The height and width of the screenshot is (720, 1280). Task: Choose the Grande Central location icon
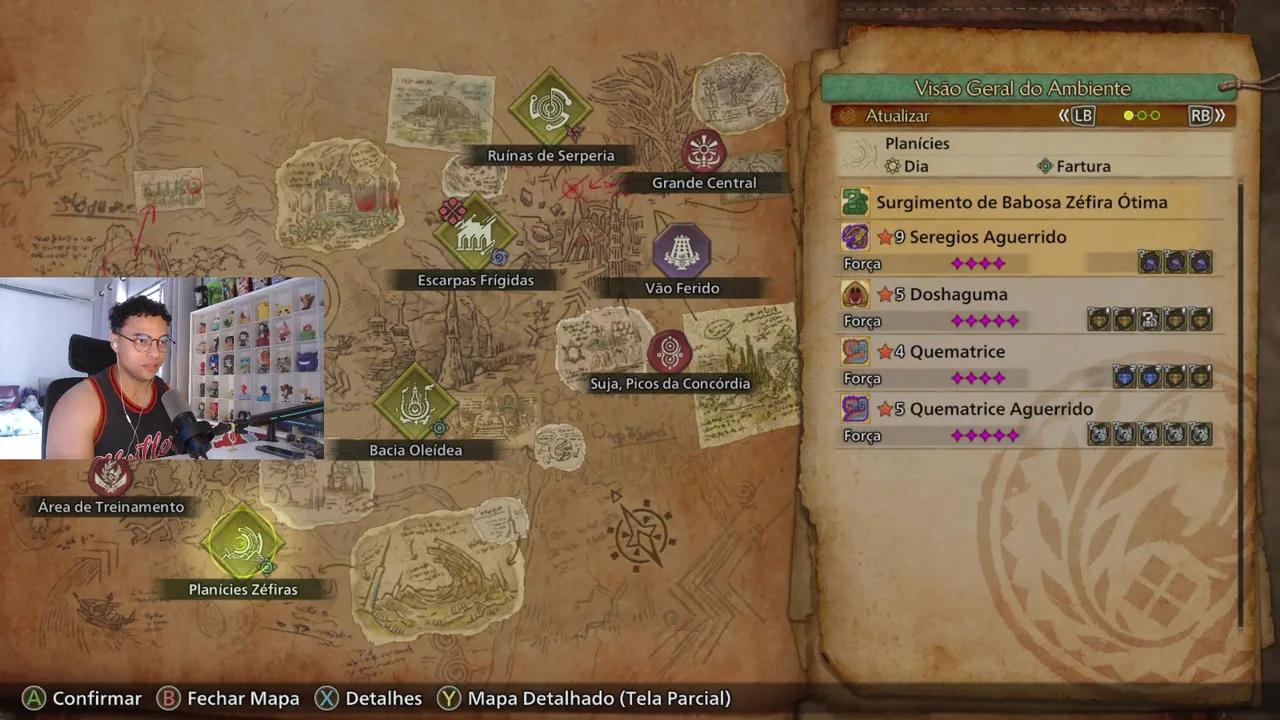click(704, 152)
